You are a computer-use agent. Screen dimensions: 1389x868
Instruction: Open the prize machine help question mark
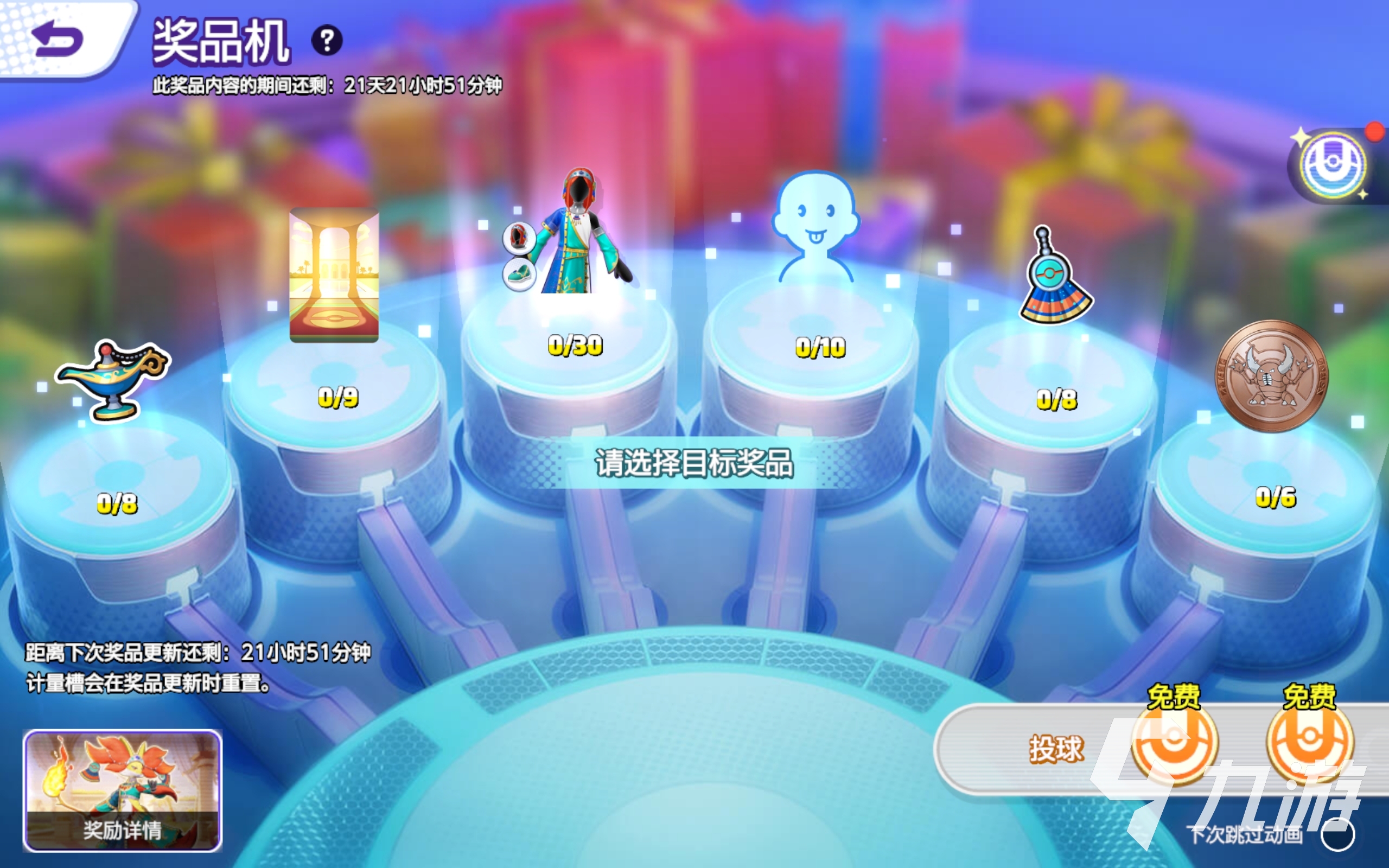(327, 41)
